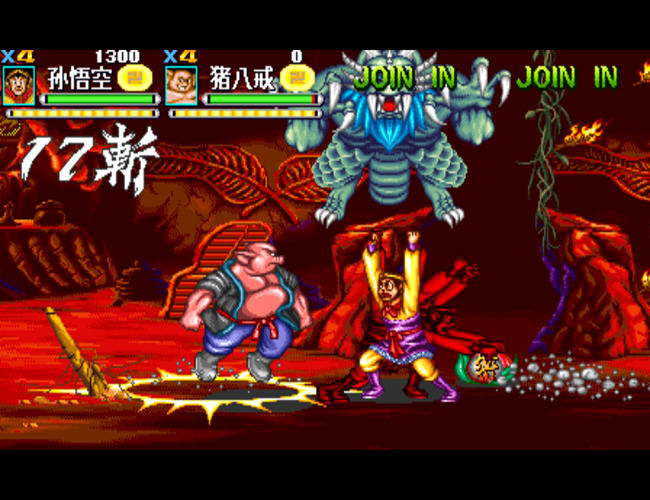The height and width of the screenshot is (500, 650).
Task: Click the gold token beside the 猪八戒 name
Action: click(x=294, y=76)
